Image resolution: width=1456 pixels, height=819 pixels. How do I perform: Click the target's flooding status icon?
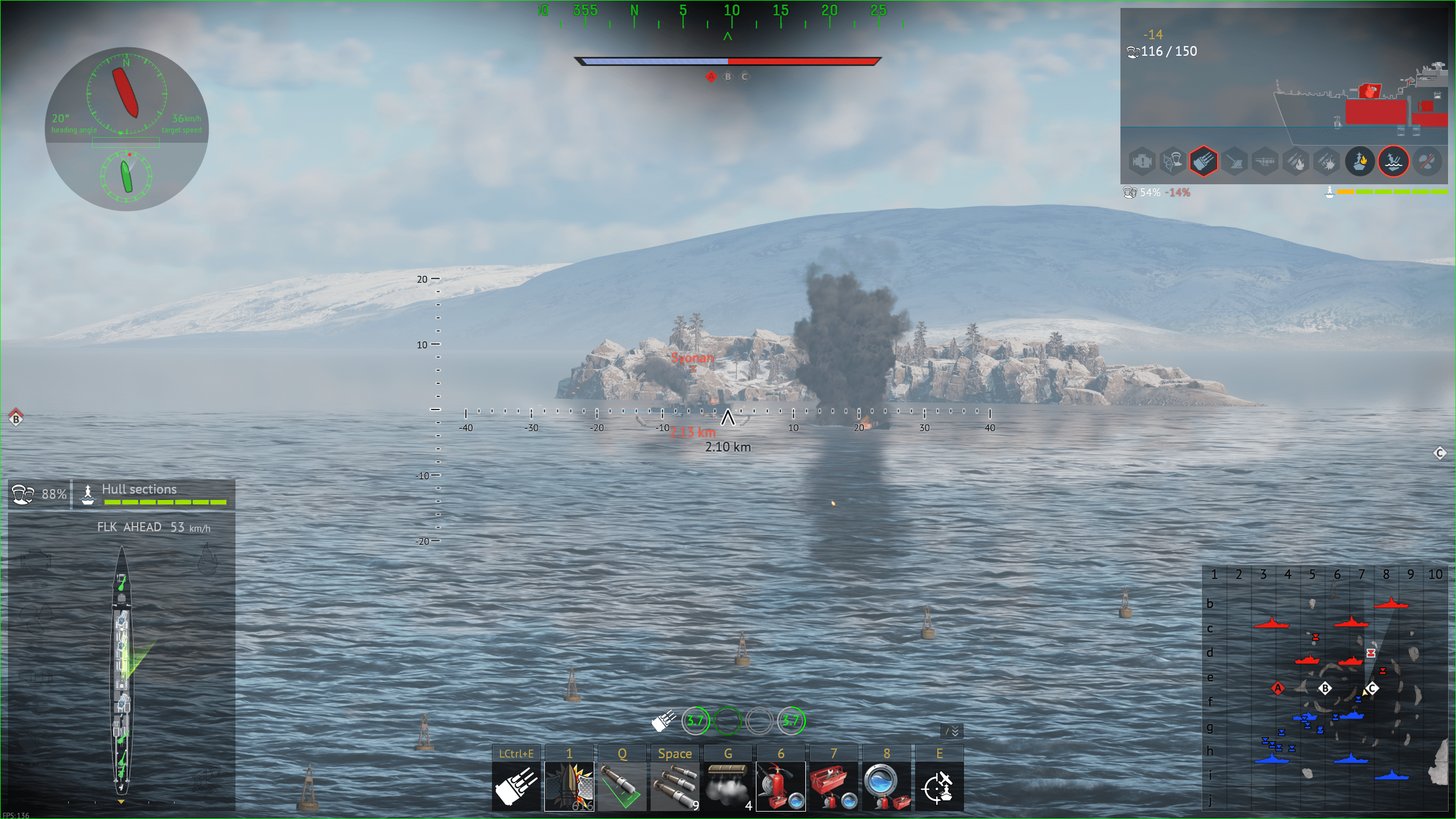click(1393, 162)
